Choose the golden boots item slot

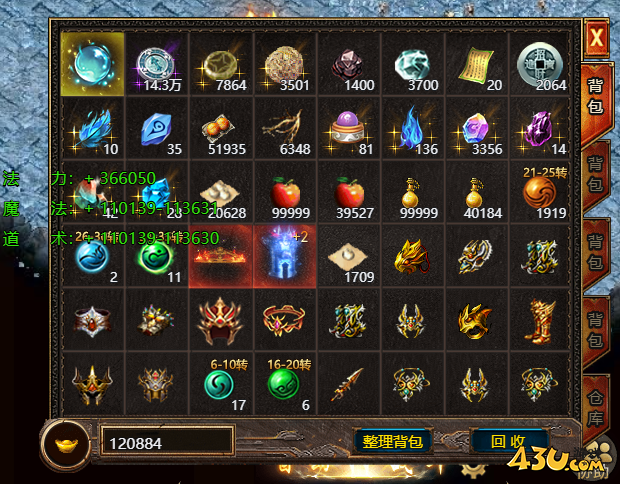541,320
